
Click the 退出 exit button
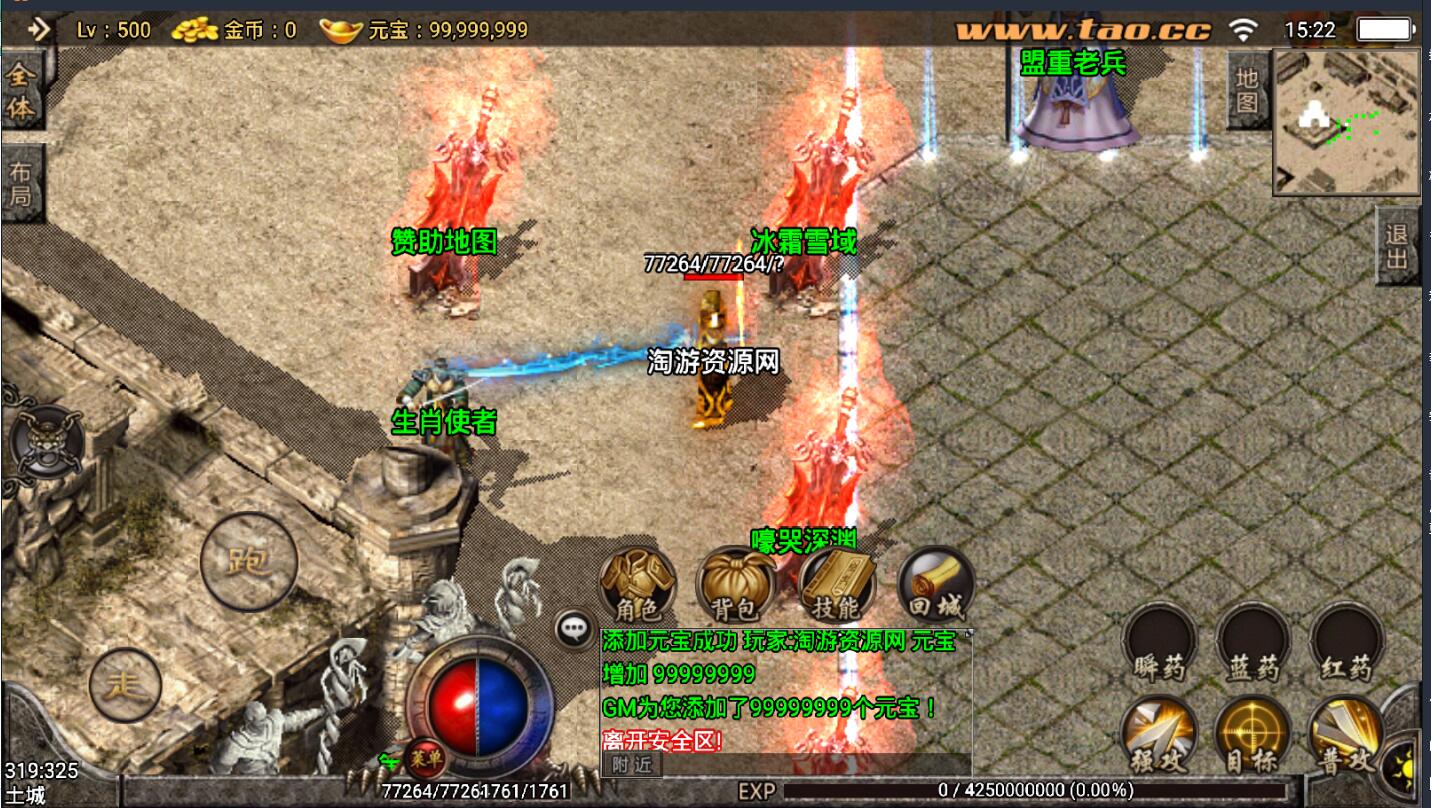point(1397,246)
